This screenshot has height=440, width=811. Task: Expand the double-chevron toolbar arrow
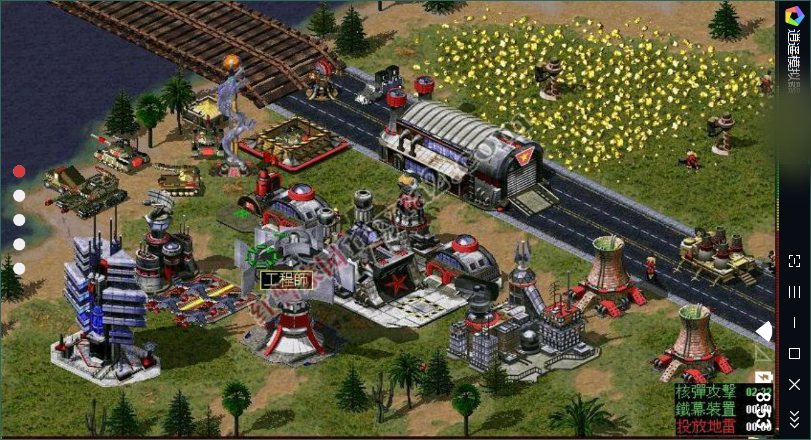pos(794,417)
